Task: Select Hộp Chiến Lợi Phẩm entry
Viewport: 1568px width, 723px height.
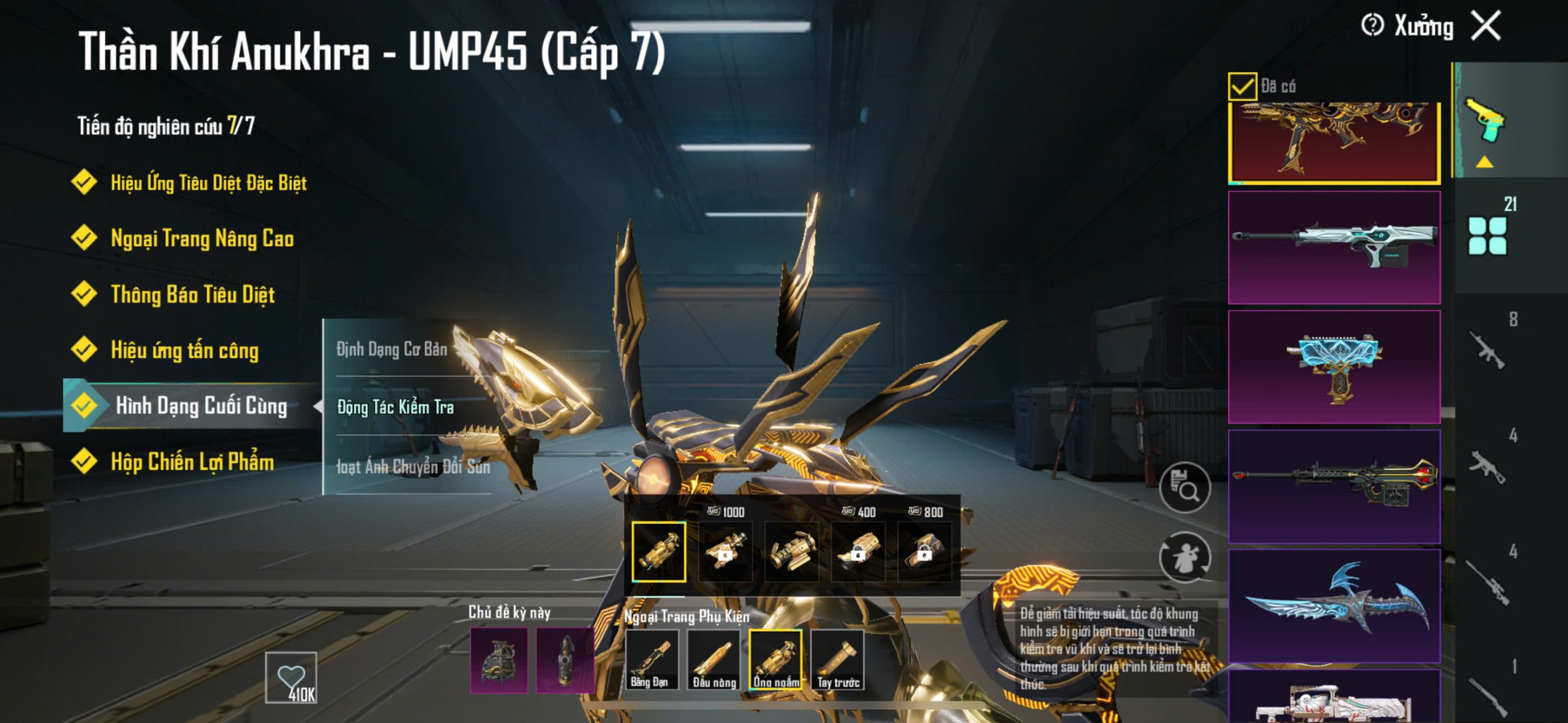Action: click(192, 462)
